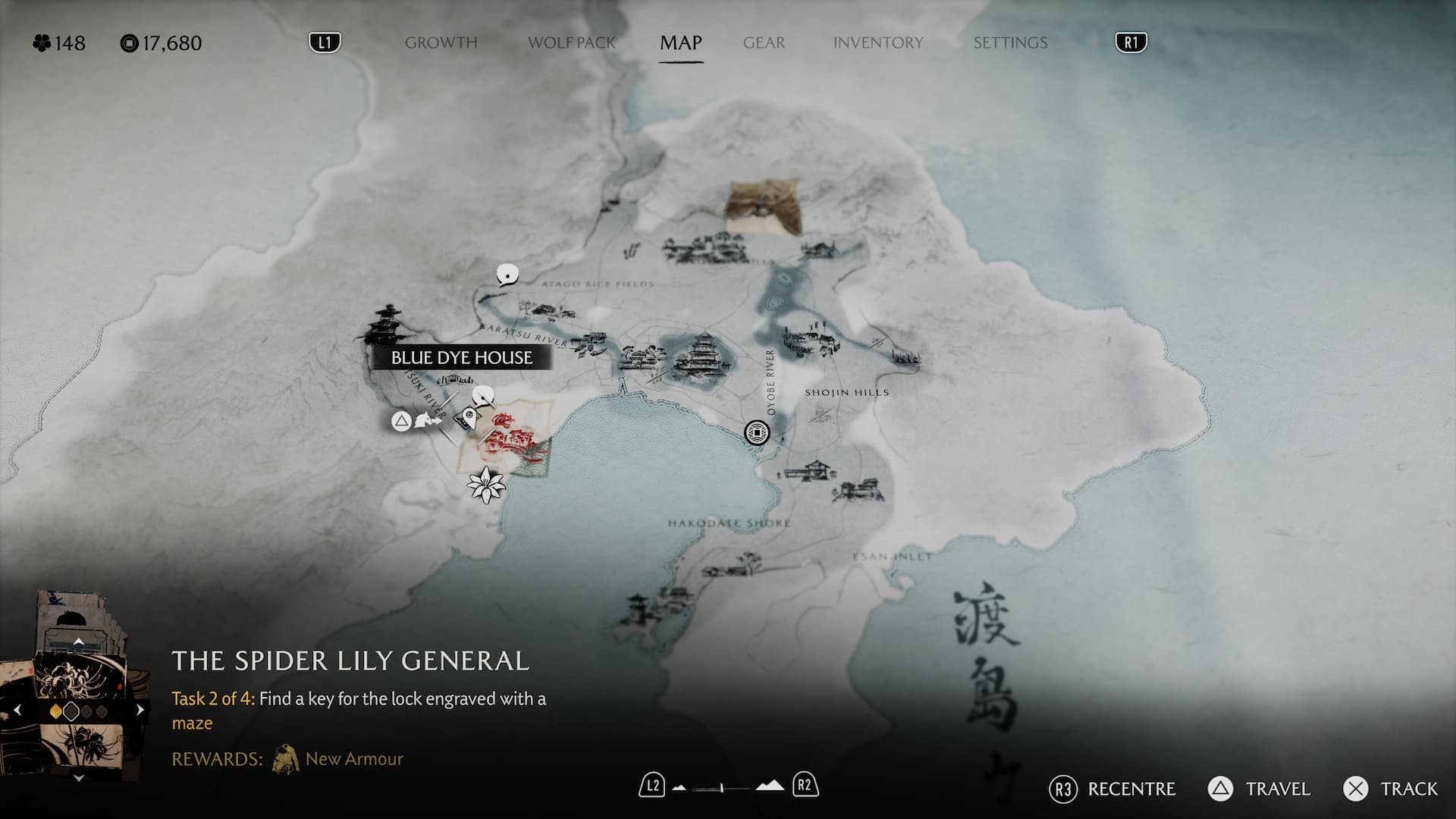1456x819 pixels.
Task: Select the Map tab
Action: tap(680, 43)
